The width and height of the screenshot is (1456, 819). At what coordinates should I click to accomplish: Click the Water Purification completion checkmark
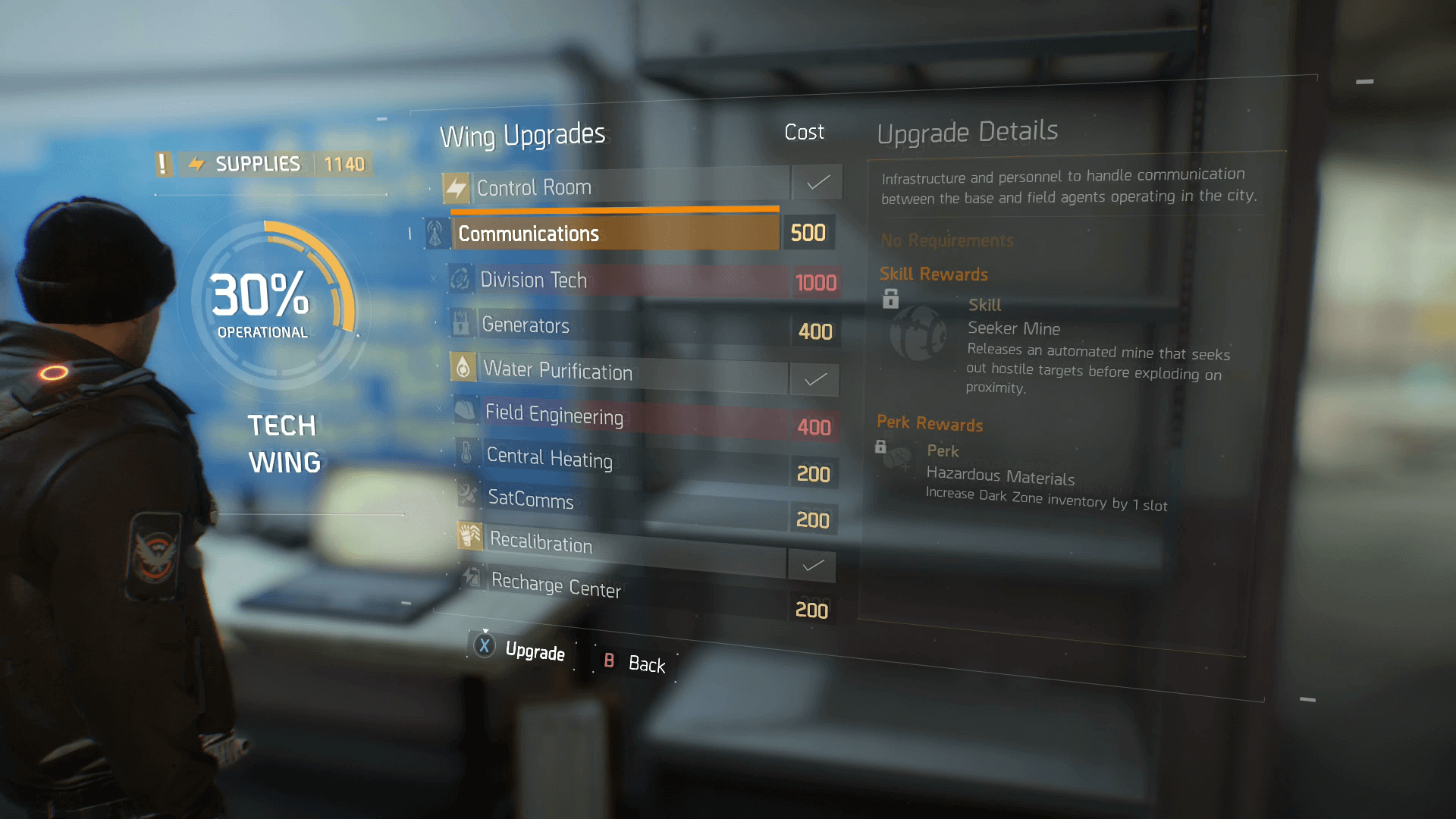(814, 379)
